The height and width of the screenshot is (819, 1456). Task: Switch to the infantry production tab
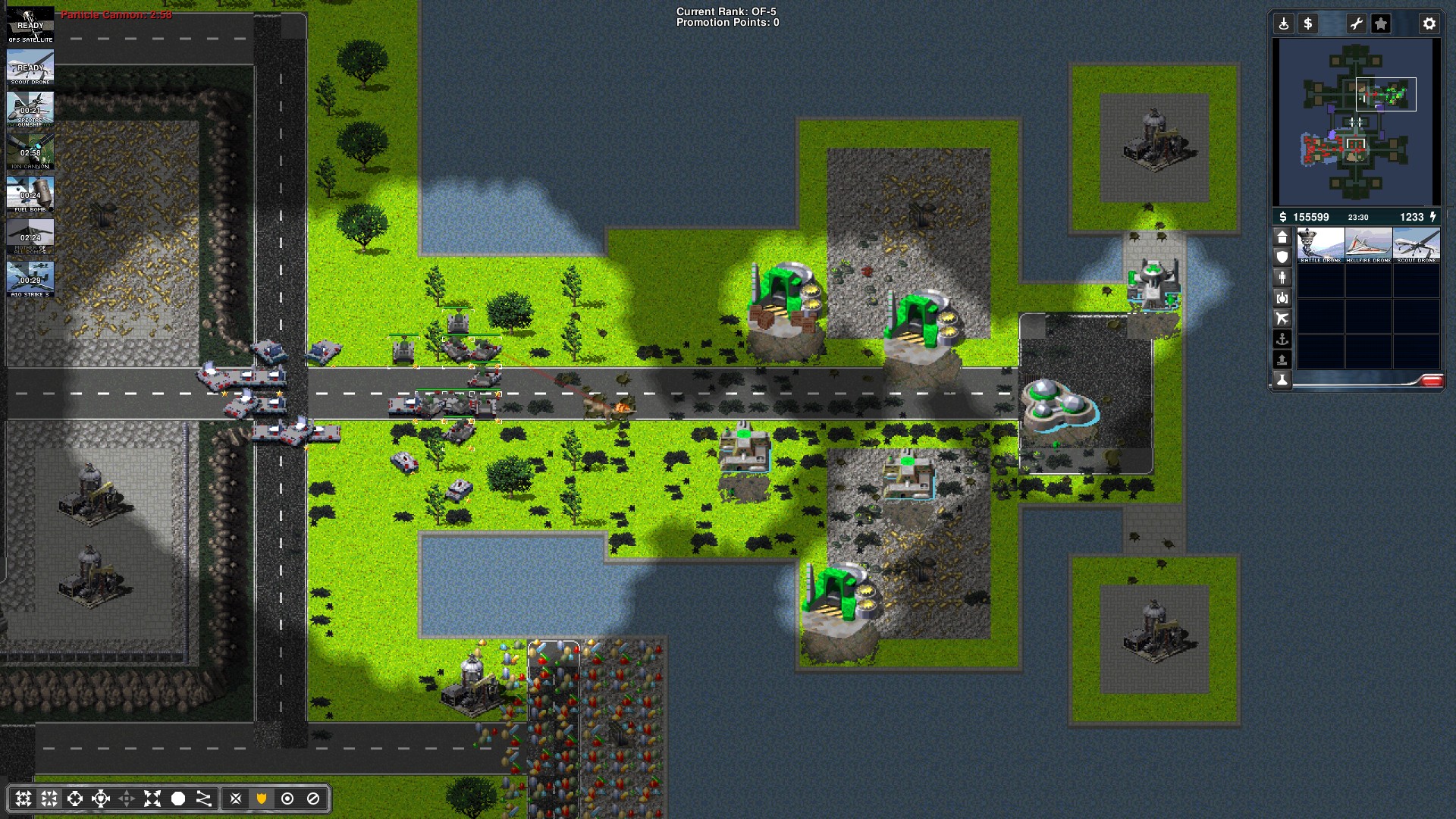click(1282, 278)
